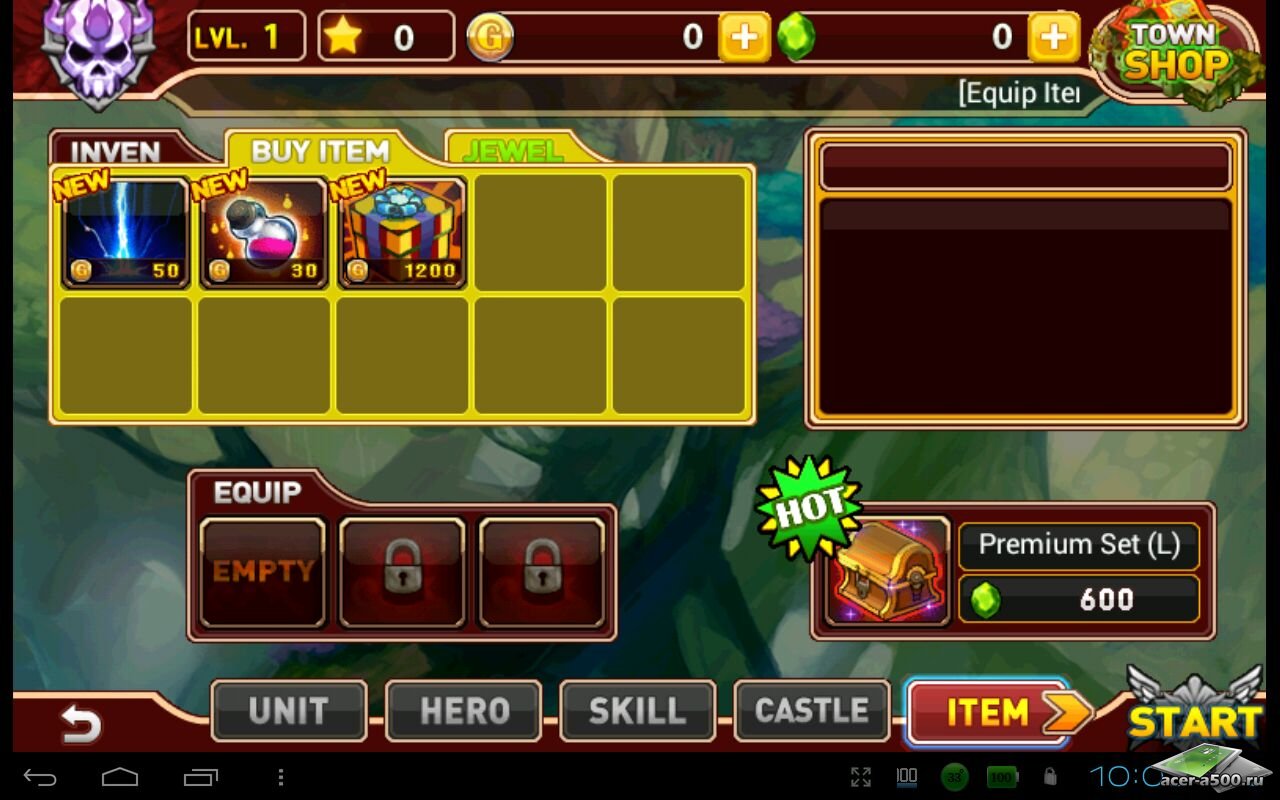The height and width of the screenshot is (800, 1280).
Task: Click the EMPTY equip slot
Action: pos(263,572)
